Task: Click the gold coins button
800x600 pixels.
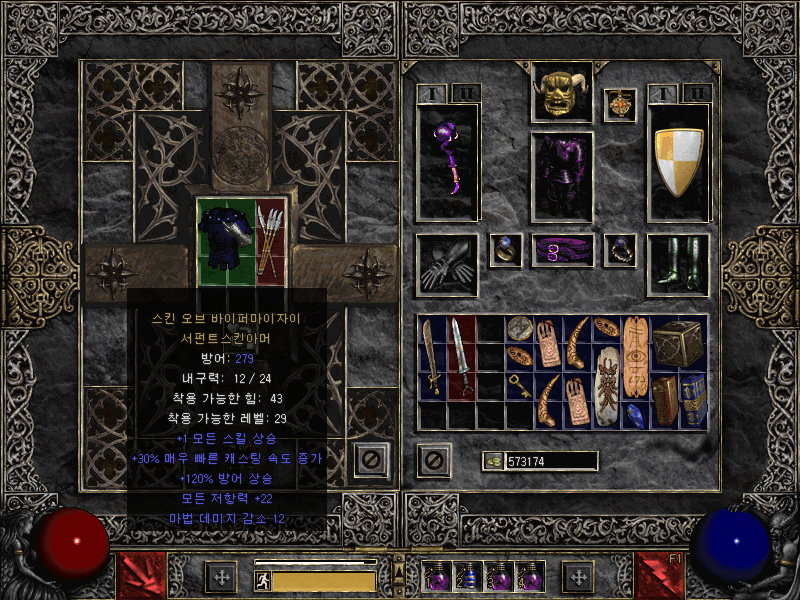Action: (492, 461)
